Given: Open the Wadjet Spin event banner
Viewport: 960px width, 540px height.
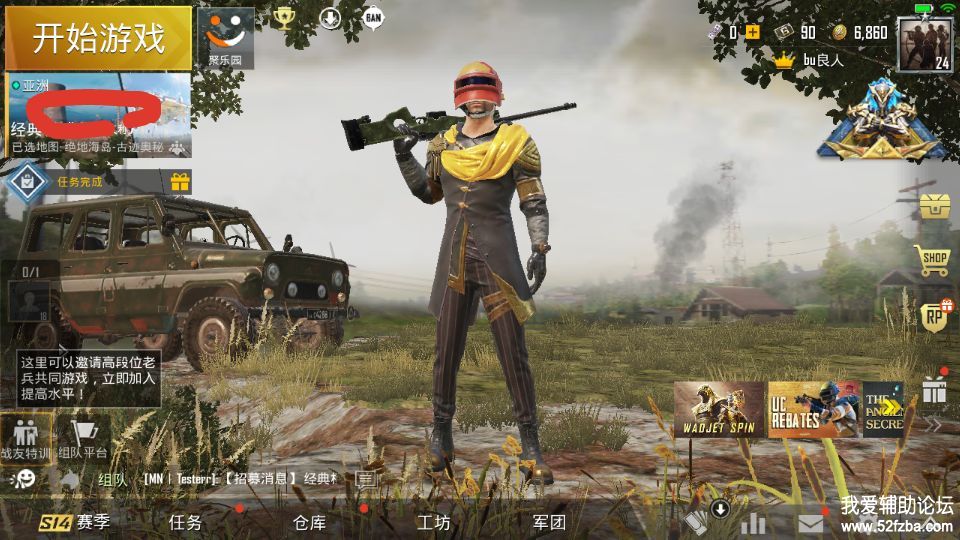Looking at the screenshot, I should tap(718, 409).
